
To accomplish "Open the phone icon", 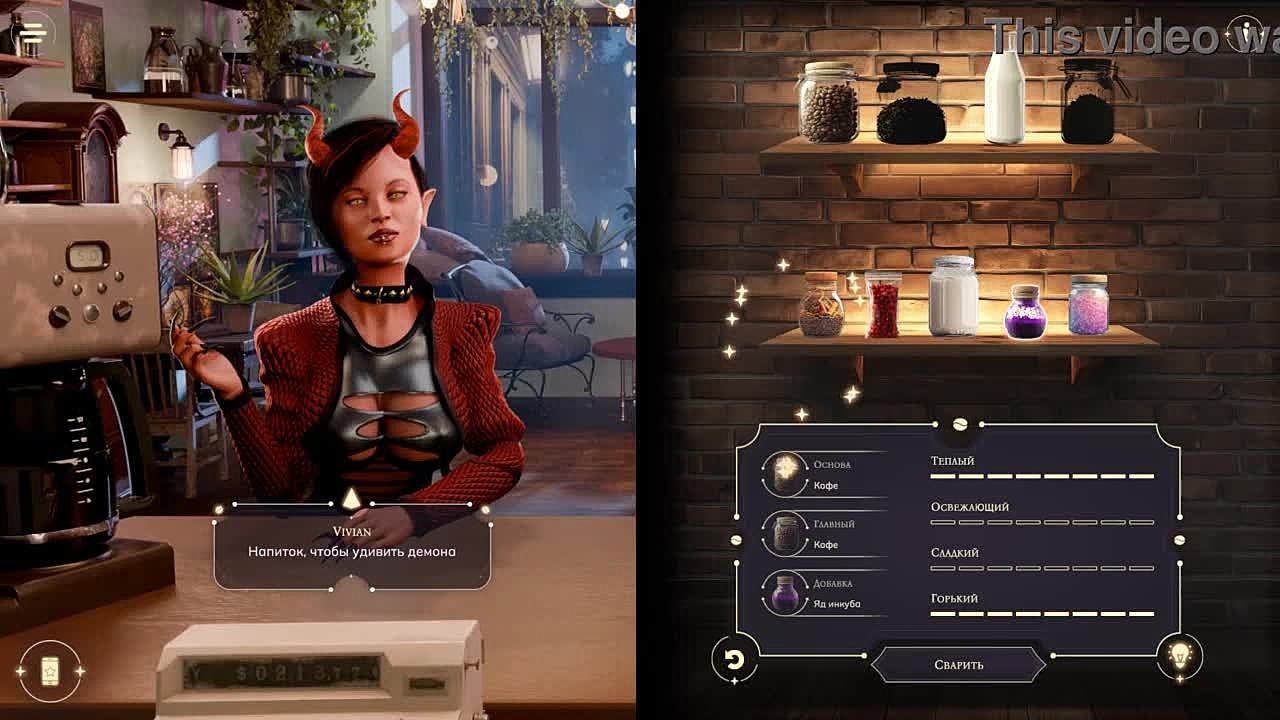I will pyautogui.click(x=49, y=670).
